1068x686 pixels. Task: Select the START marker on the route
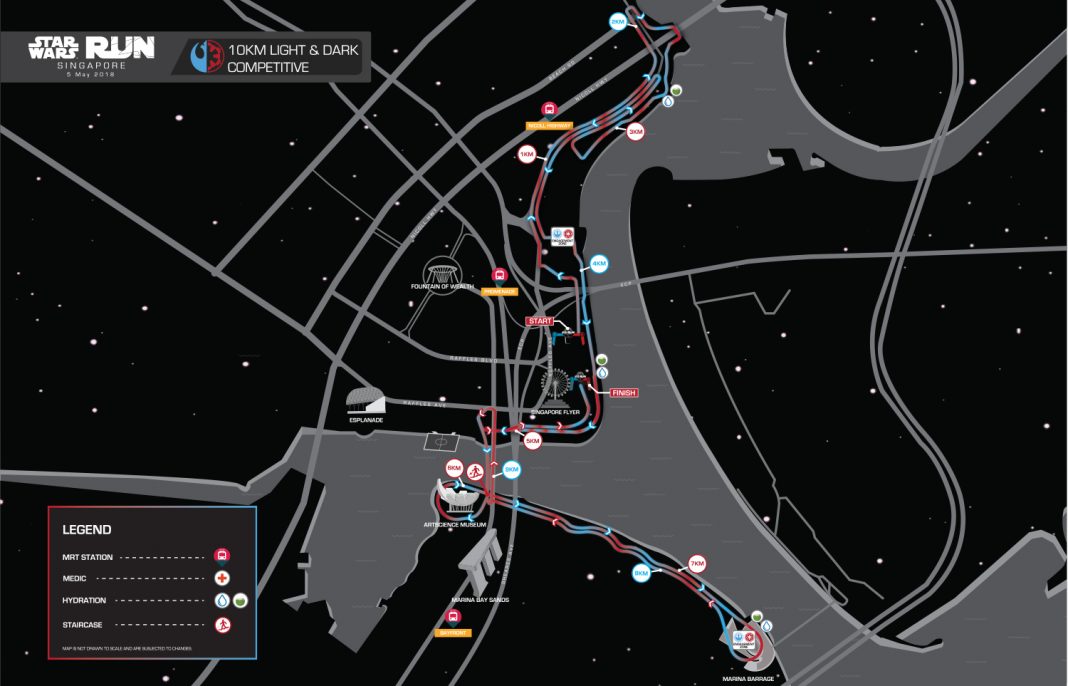click(540, 321)
